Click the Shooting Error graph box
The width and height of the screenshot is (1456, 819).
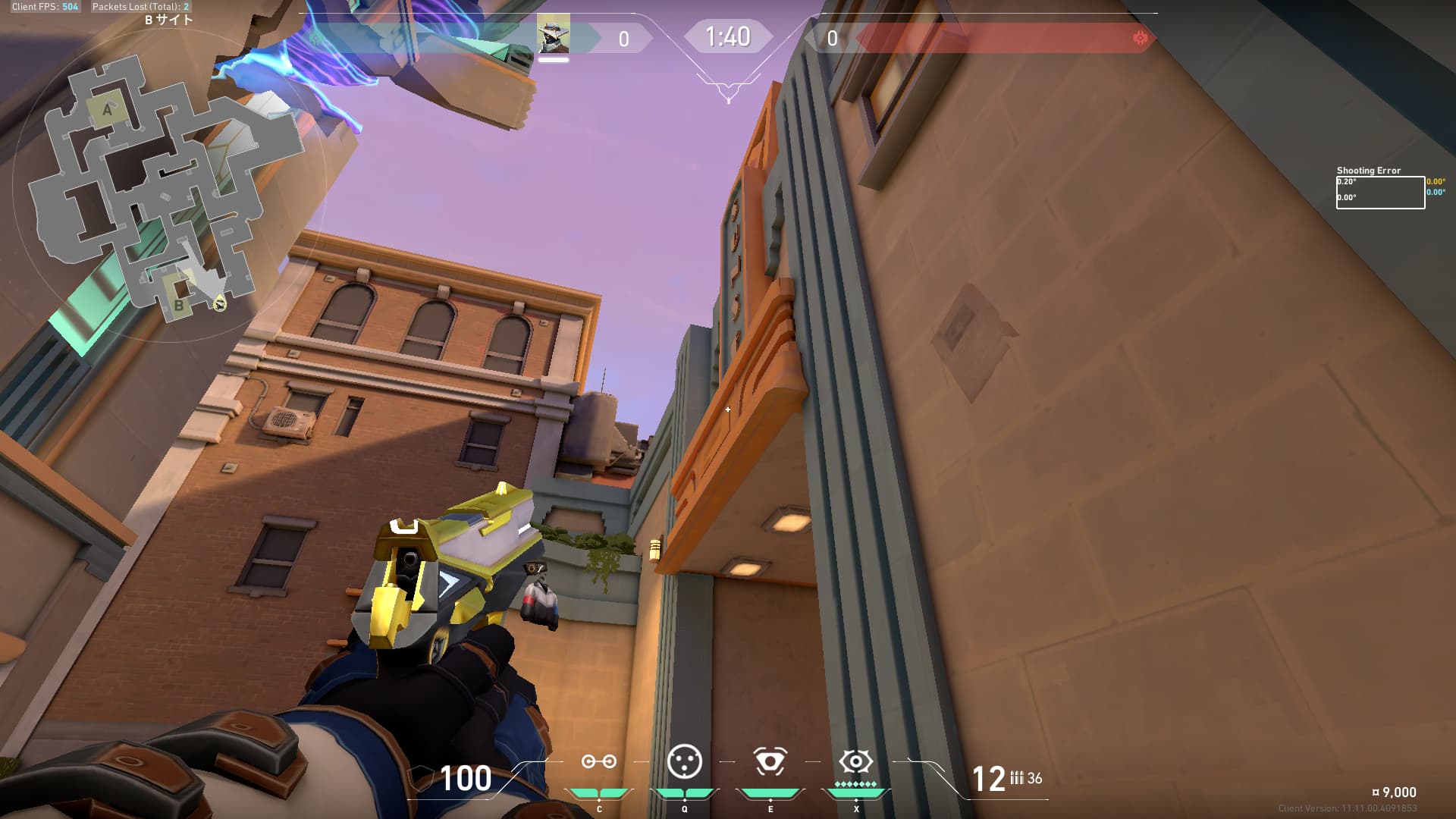[x=1379, y=193]
